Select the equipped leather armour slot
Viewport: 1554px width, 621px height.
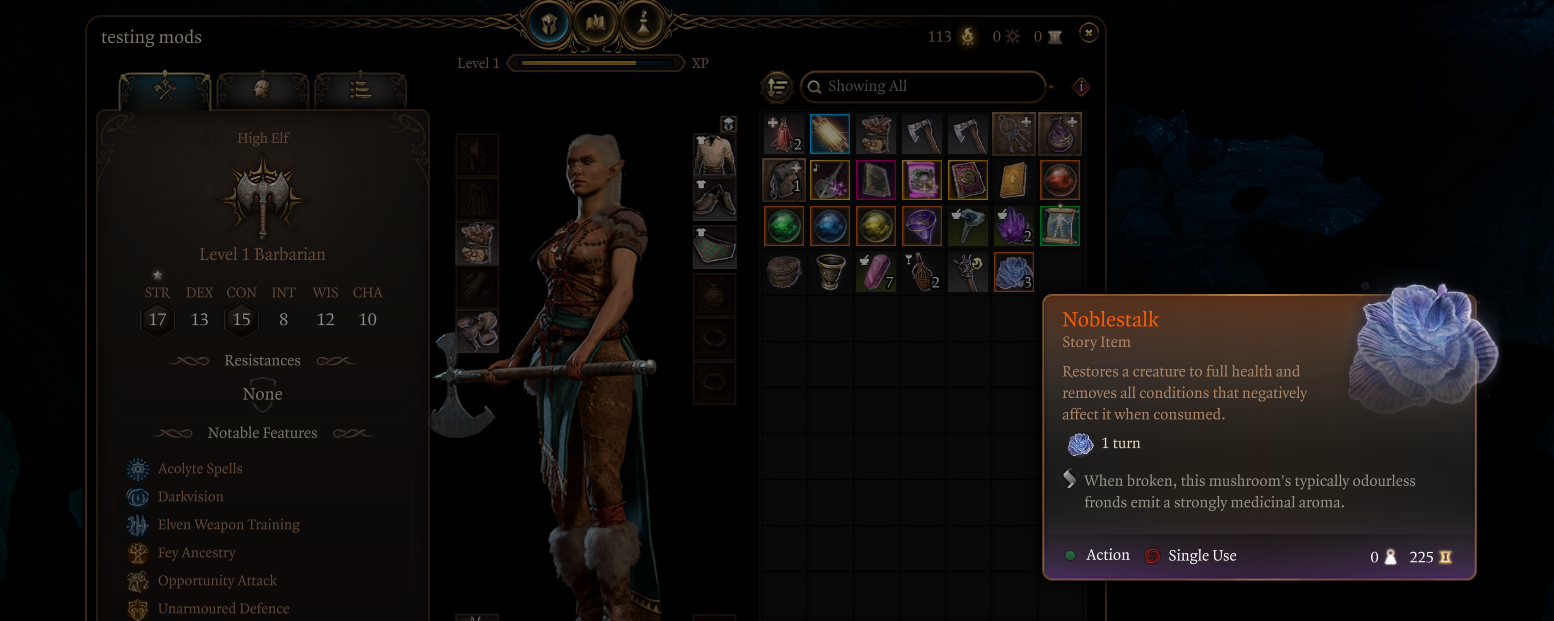pos(477,244)
